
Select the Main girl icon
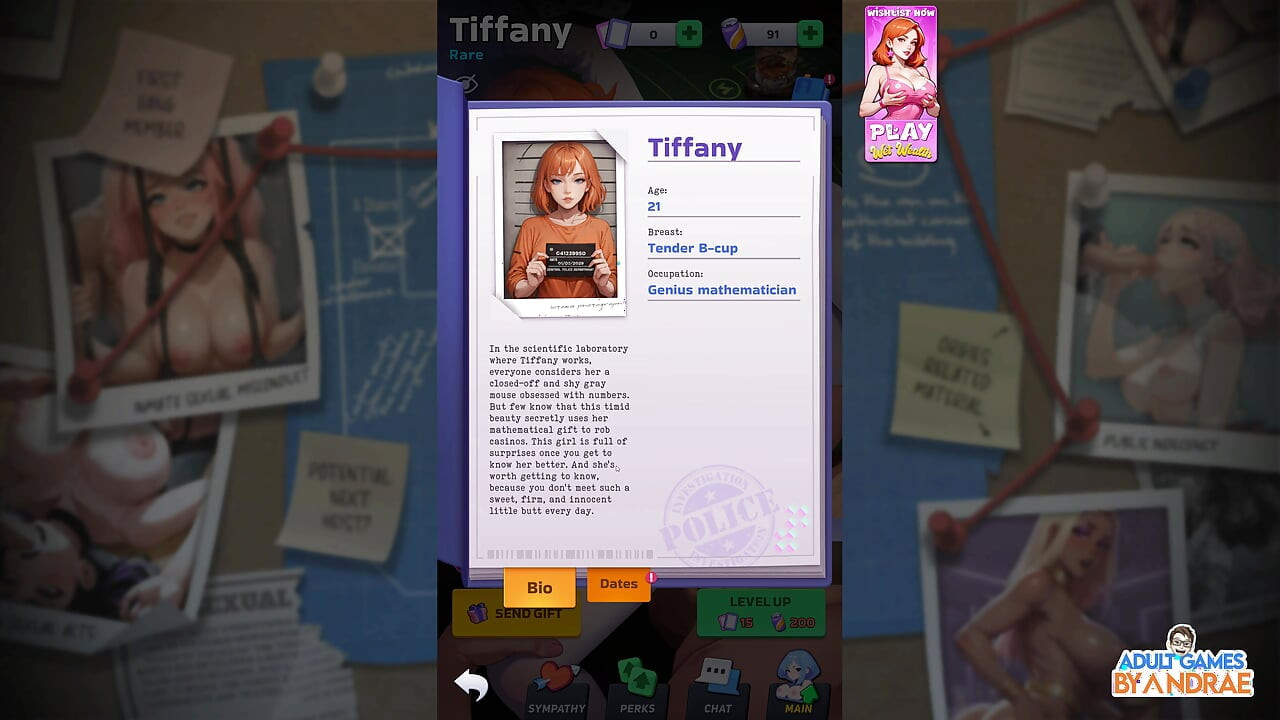click(797, 678)
